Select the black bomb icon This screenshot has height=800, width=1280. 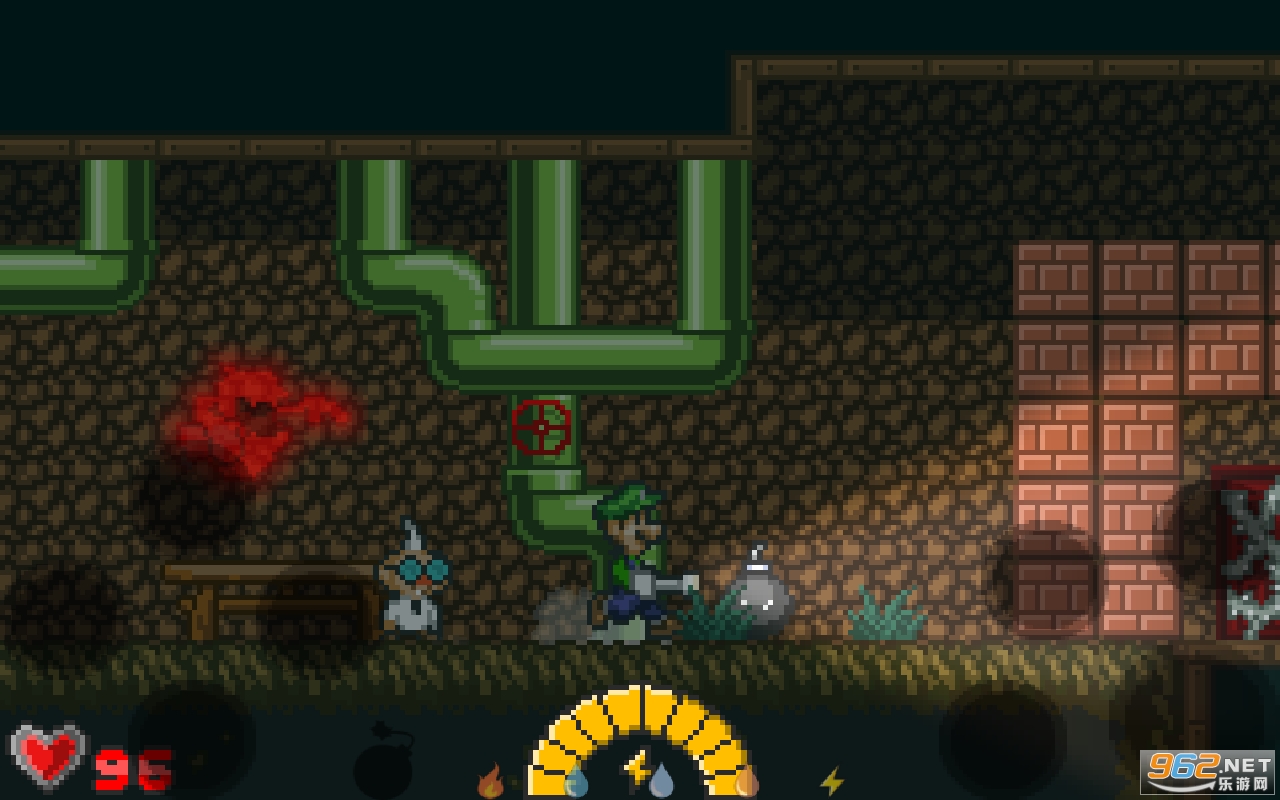click(x=382, y=768)
